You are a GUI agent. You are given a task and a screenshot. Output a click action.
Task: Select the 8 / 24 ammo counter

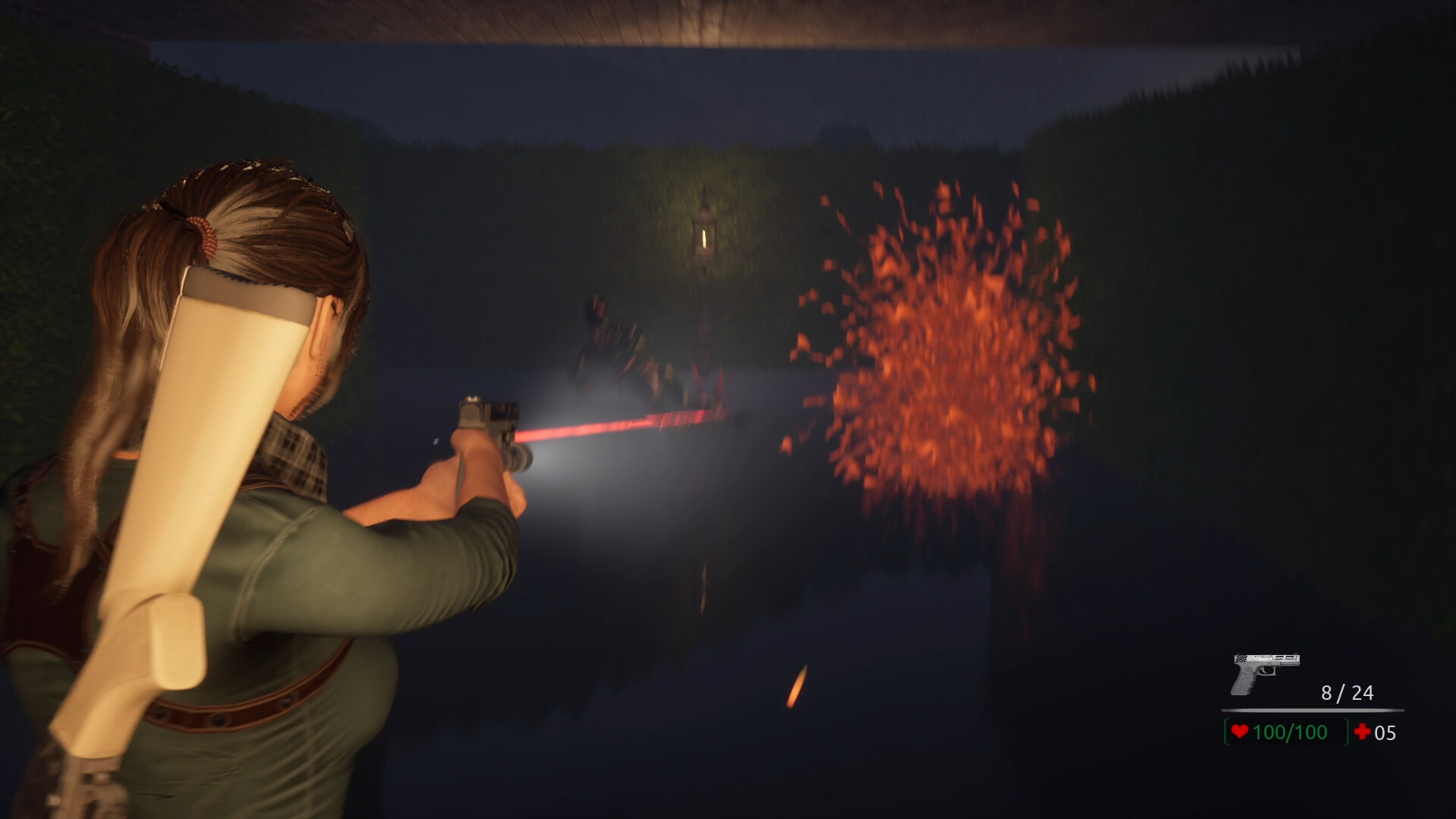tap(1346, 691)
